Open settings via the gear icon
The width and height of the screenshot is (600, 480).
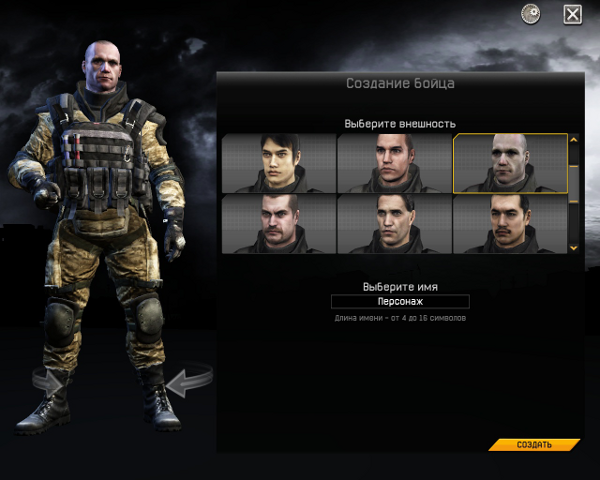tap(531, 14)
